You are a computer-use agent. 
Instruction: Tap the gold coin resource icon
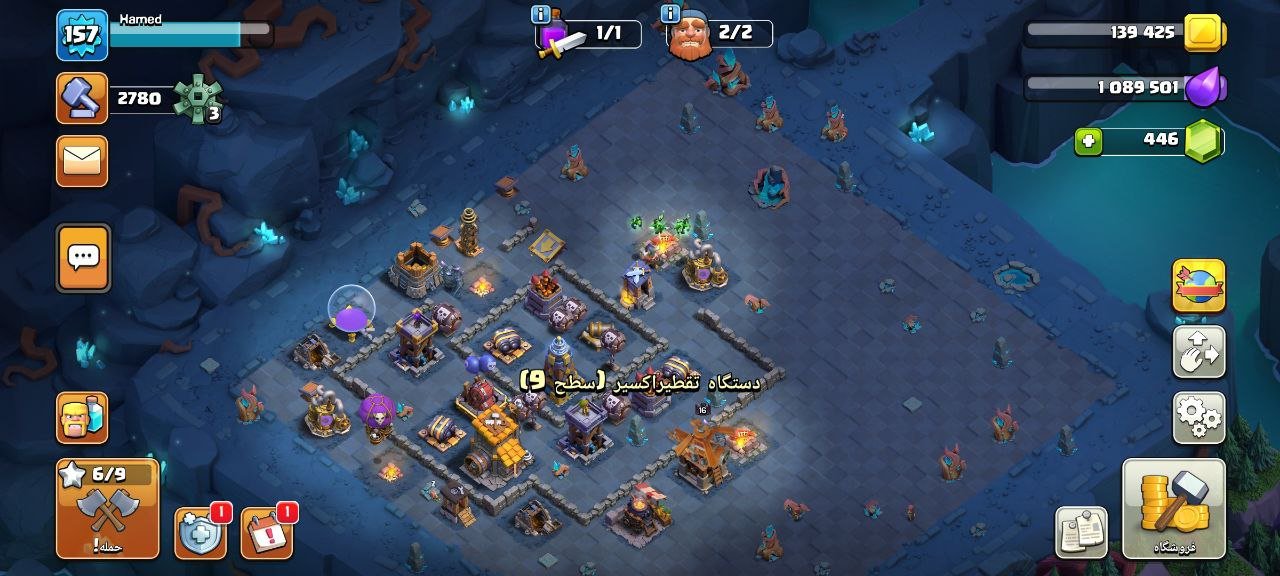[1204, 33]
